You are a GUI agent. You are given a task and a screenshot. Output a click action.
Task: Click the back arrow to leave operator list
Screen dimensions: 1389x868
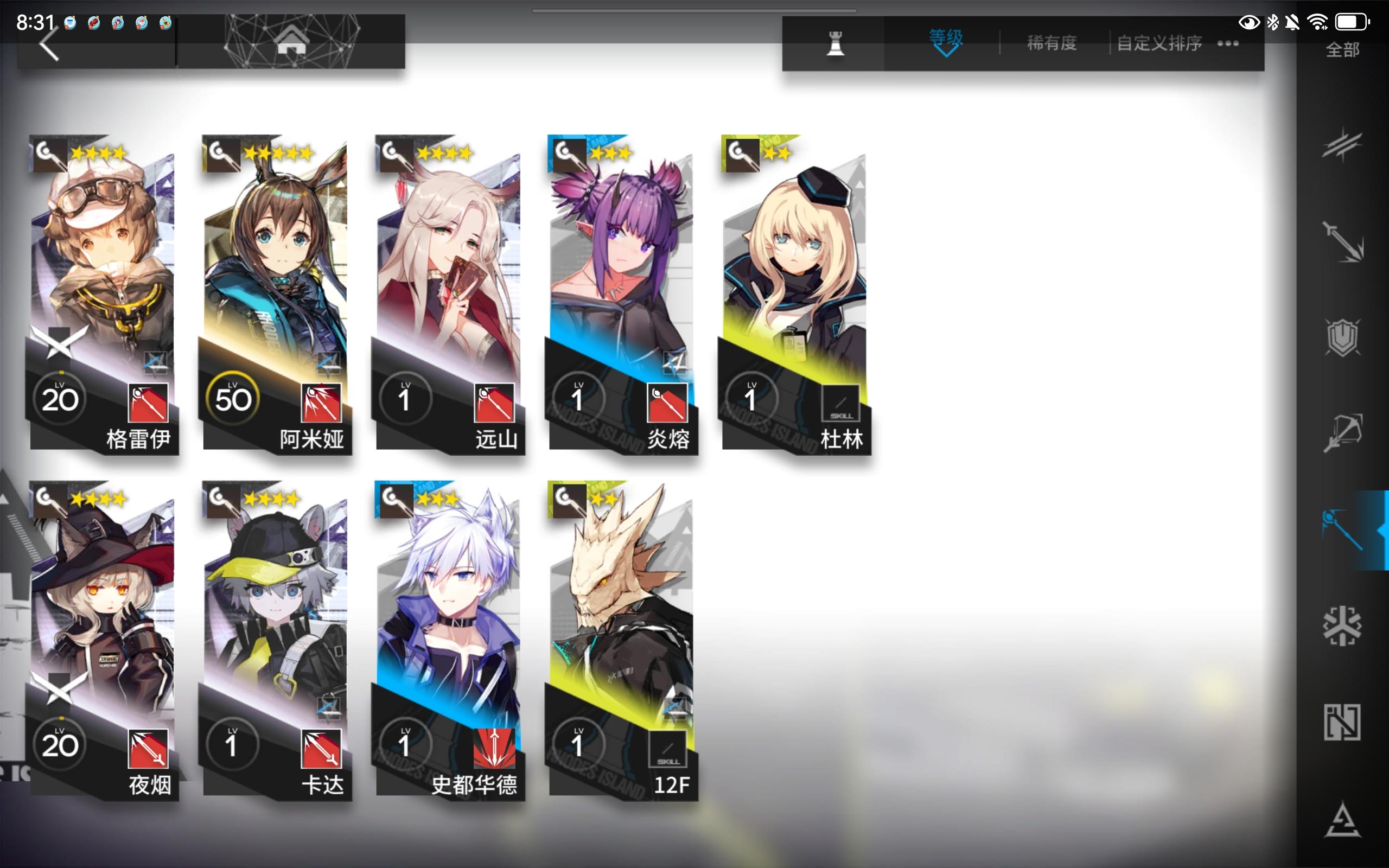pyautogui.click(x=49, y=45)
